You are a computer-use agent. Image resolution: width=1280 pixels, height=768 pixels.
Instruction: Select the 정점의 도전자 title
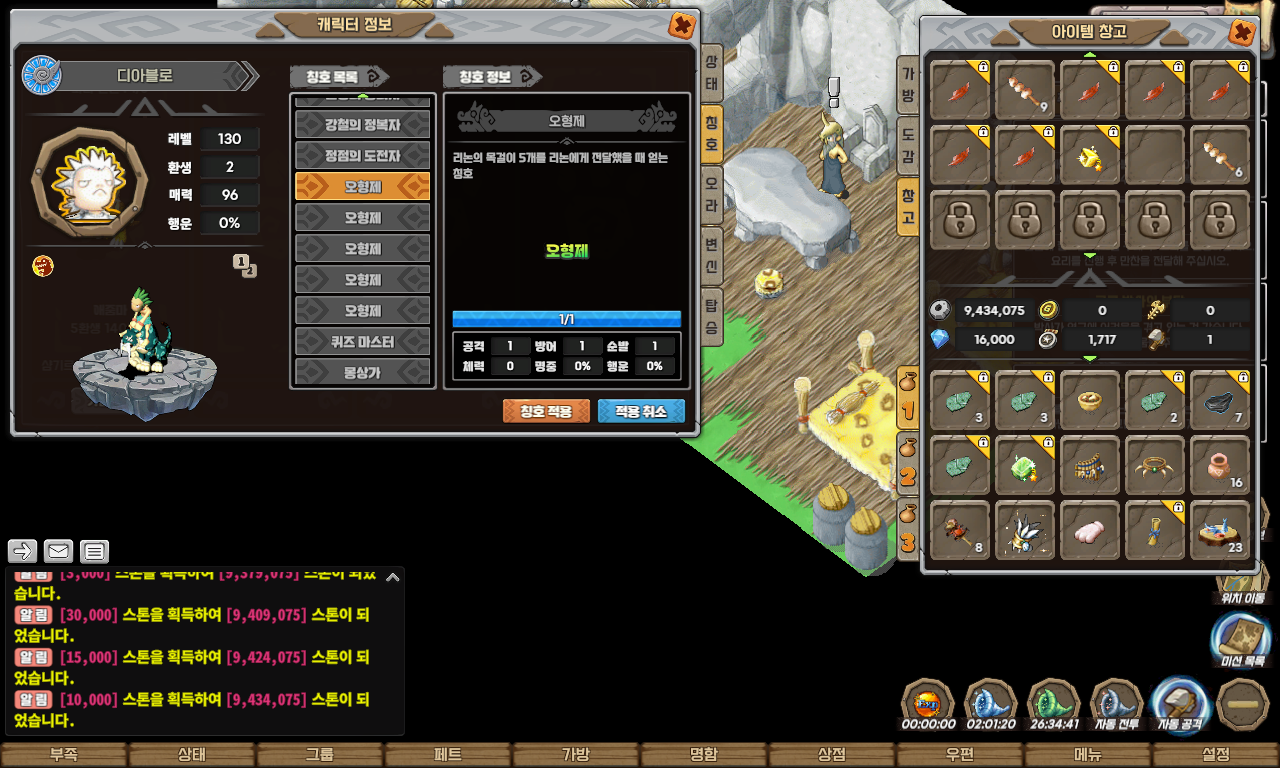362,156
